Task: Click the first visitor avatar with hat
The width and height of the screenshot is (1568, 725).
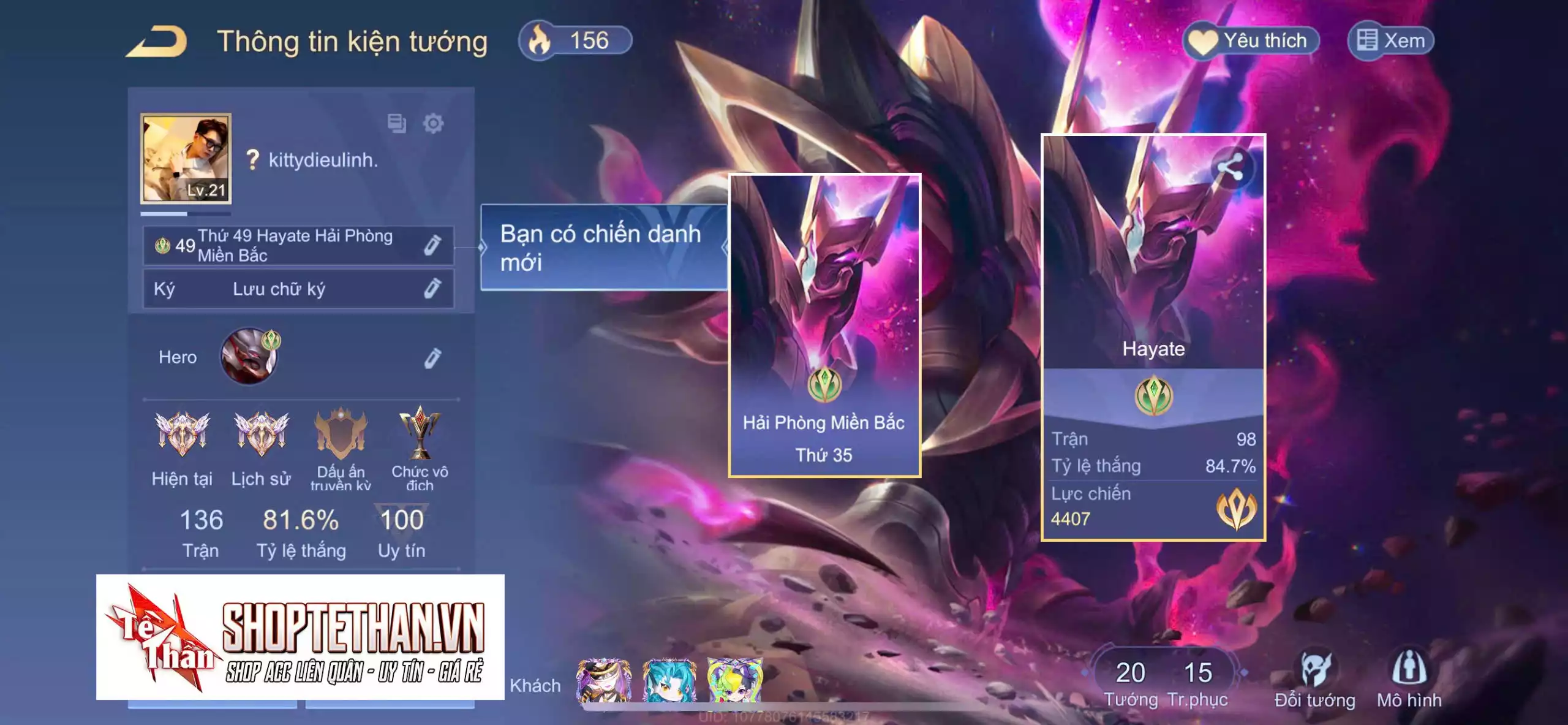Action: pyautogui.click(x=603, y=680)
